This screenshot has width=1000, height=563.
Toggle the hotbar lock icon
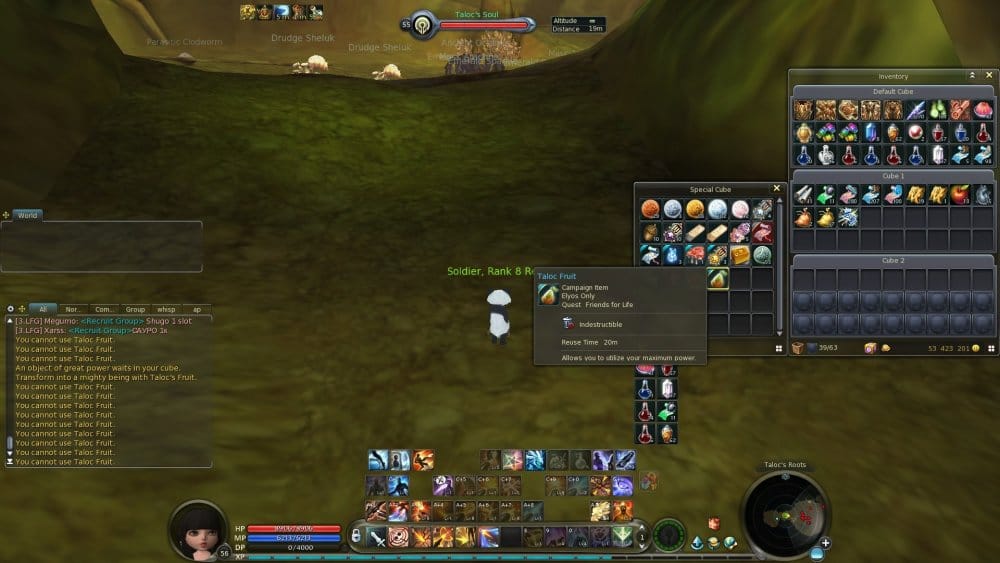357,537
